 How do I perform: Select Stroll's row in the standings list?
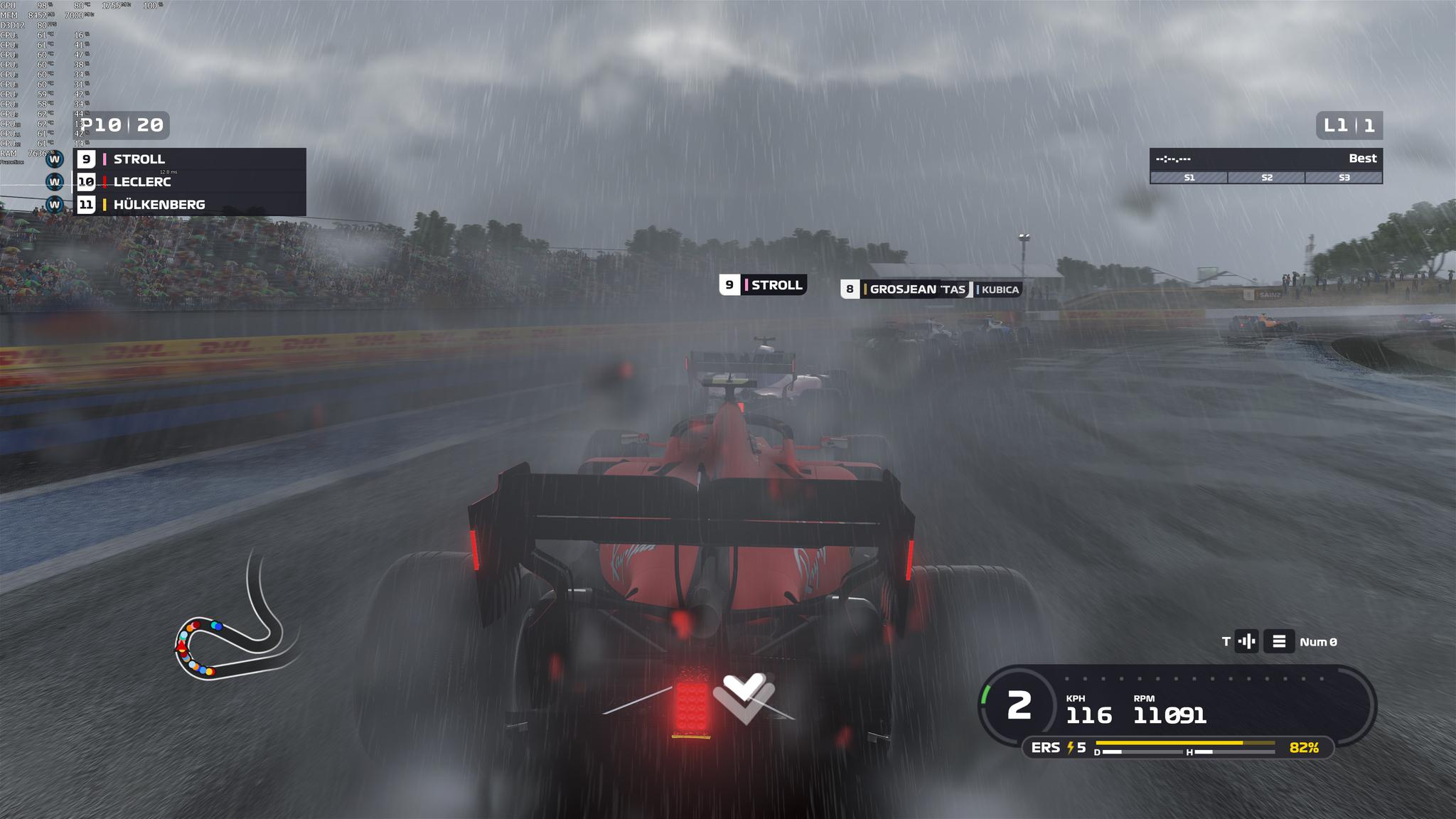(x=191, y=159)
